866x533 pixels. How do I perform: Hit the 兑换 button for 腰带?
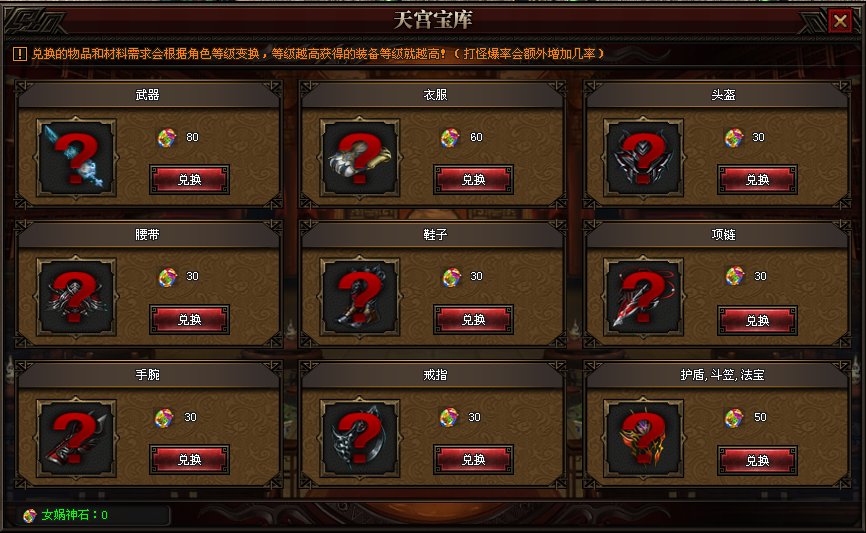tap(189, 320)
